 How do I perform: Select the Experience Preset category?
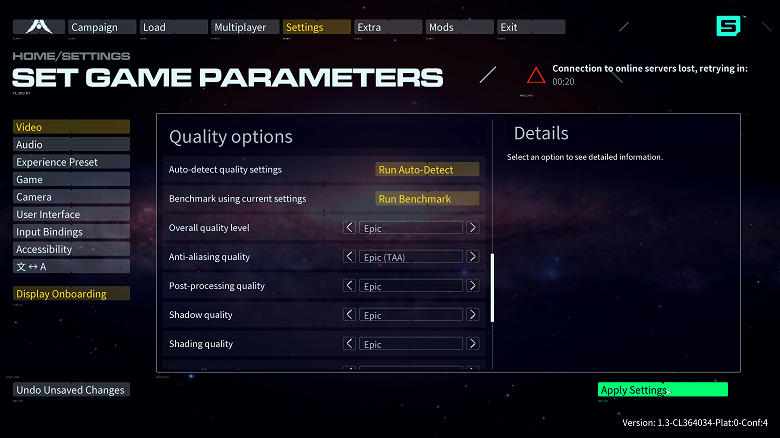coord(71,162)
